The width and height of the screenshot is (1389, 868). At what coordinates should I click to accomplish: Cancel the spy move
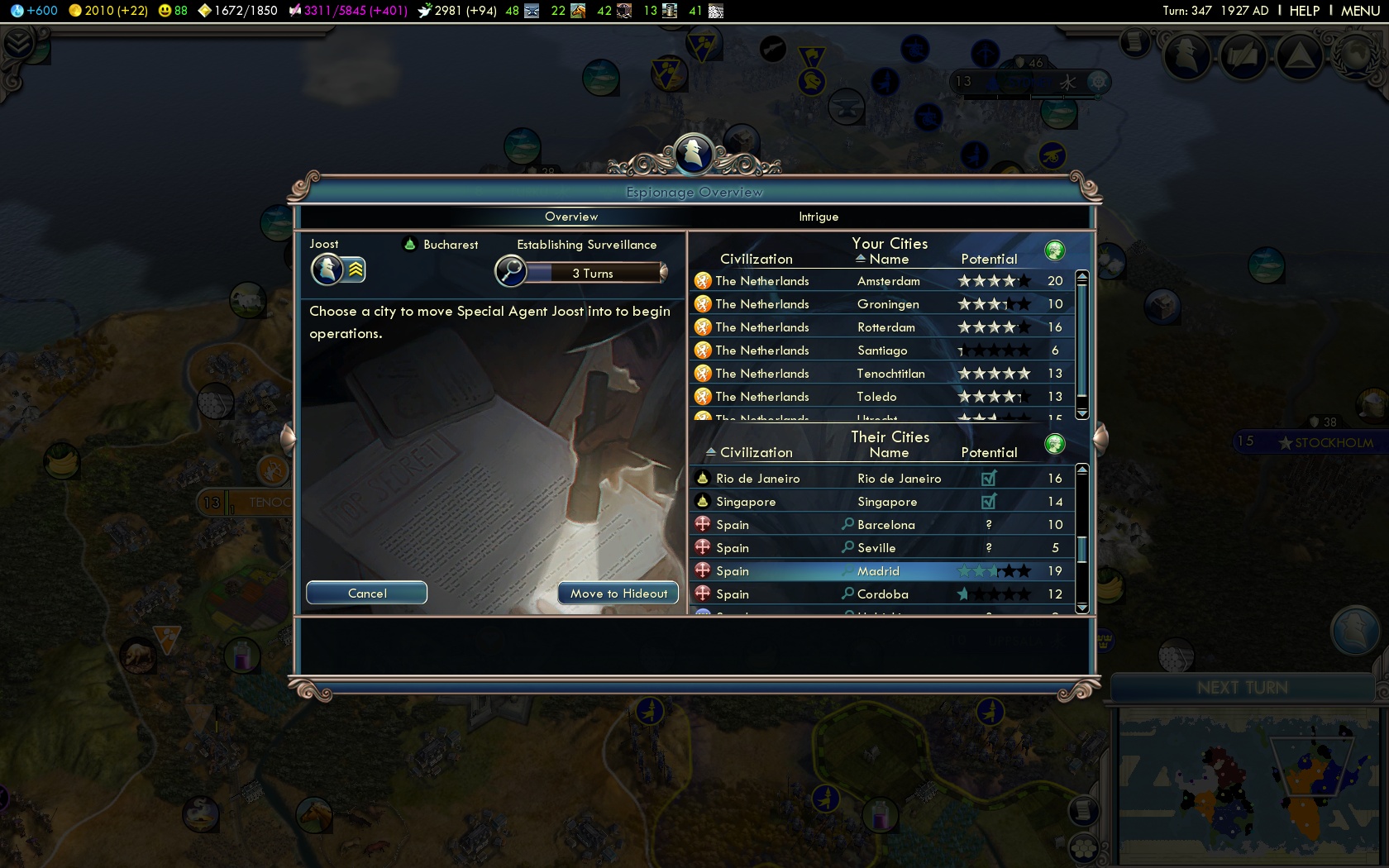(x=366, y=593)
